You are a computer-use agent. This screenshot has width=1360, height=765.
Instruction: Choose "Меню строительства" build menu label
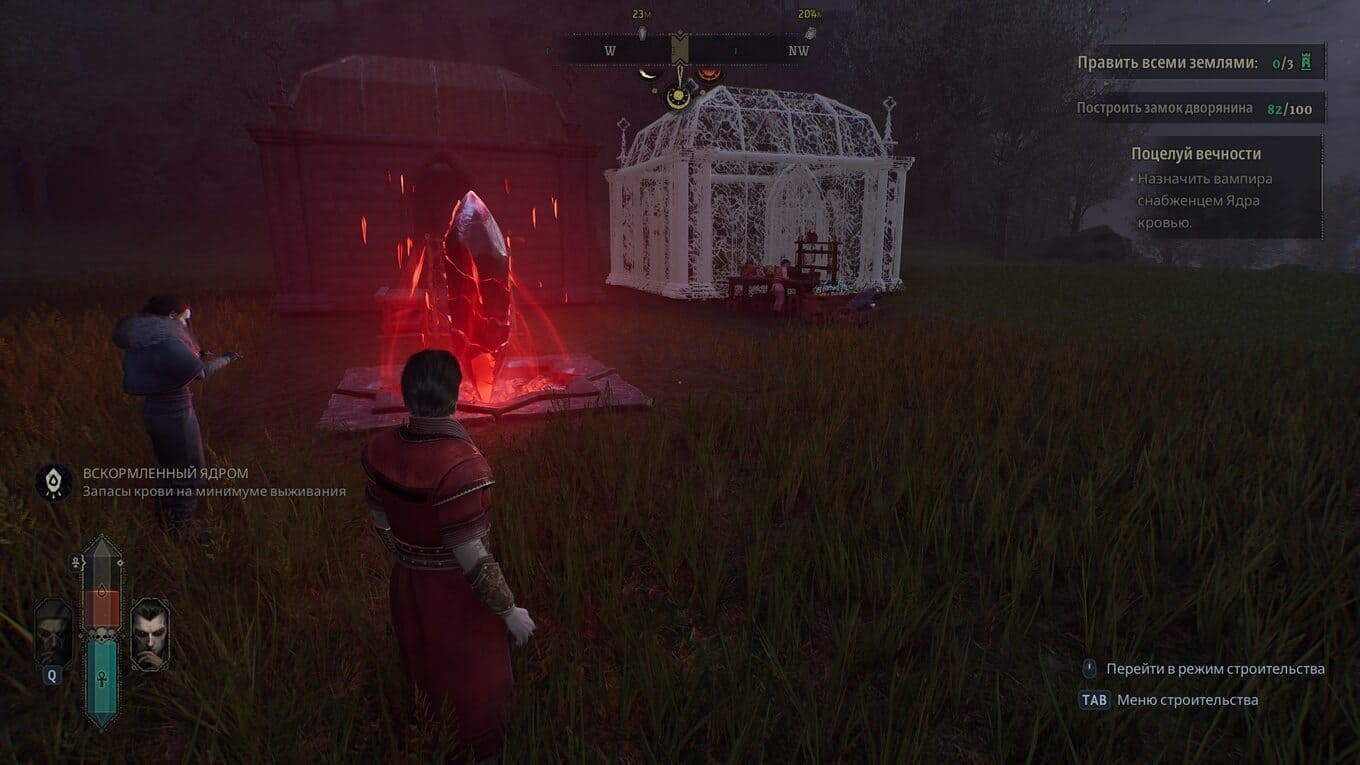click(x=1187, y=700)
